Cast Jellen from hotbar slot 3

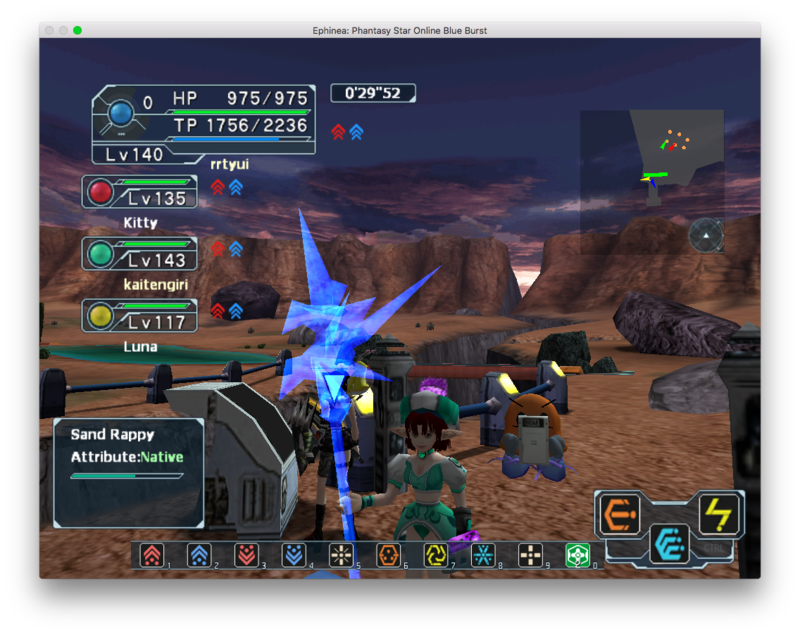click(246, 555)
